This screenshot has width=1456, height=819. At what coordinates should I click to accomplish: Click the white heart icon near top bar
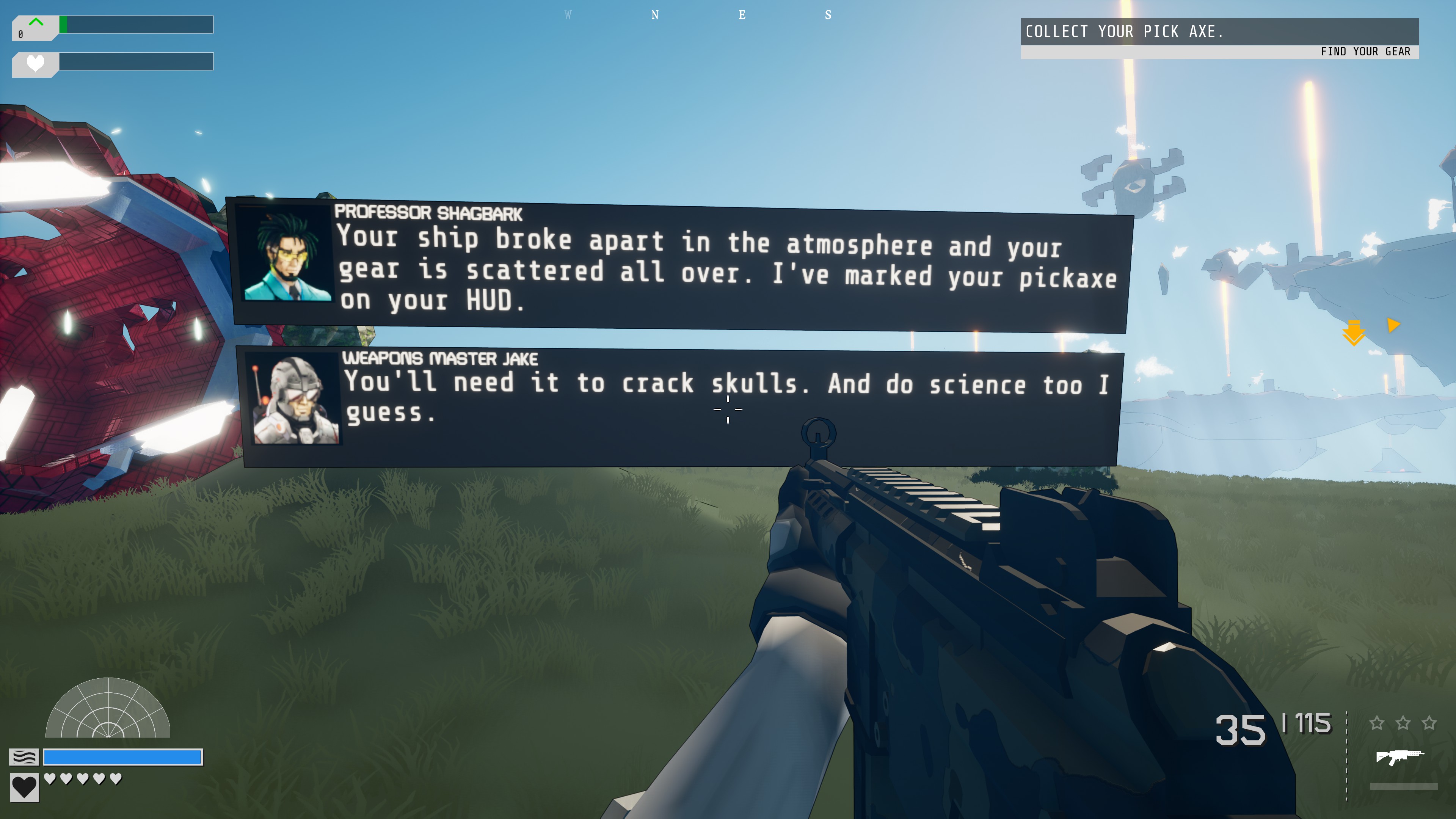(35, 63)
